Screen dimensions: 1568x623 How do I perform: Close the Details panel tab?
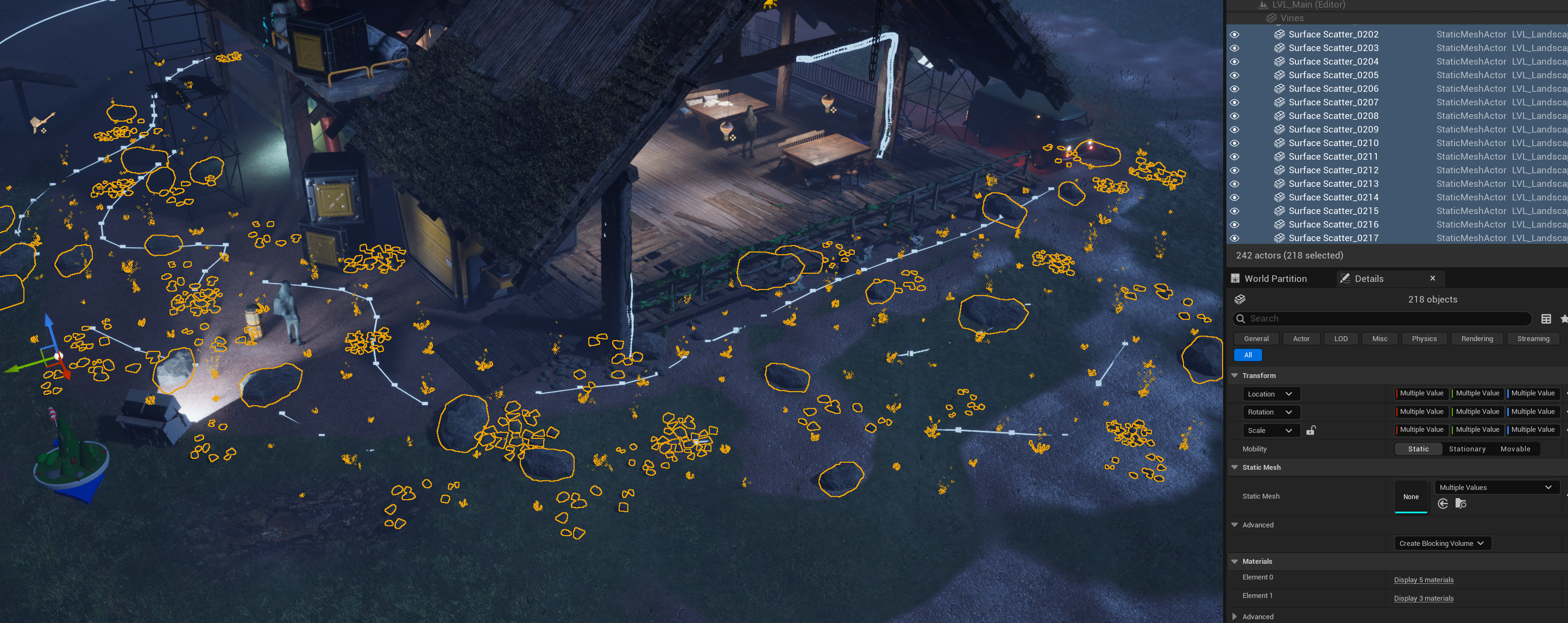pos(1432,278)
